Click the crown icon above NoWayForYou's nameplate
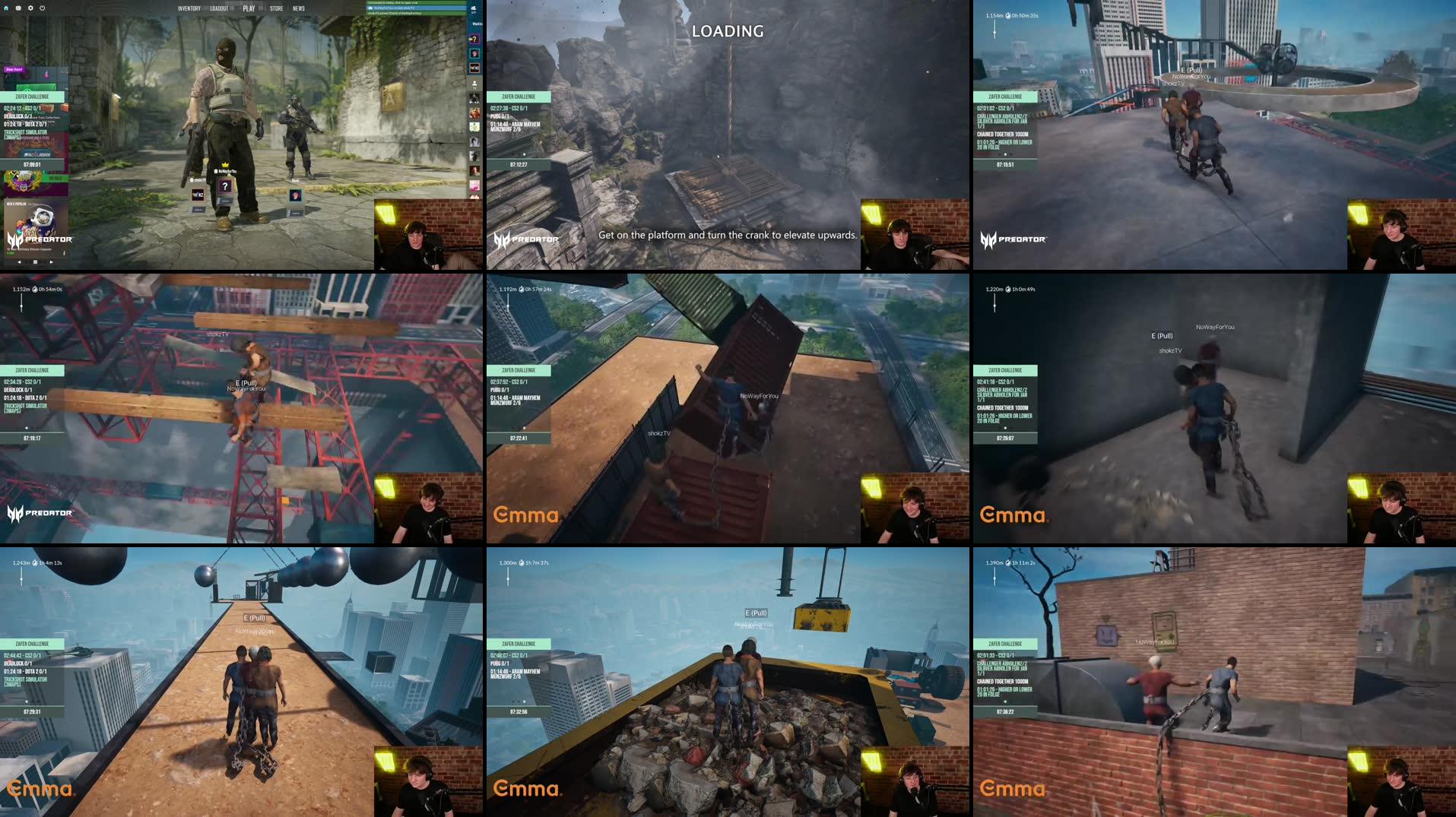1456x817 pixels. tap(225, 164)
